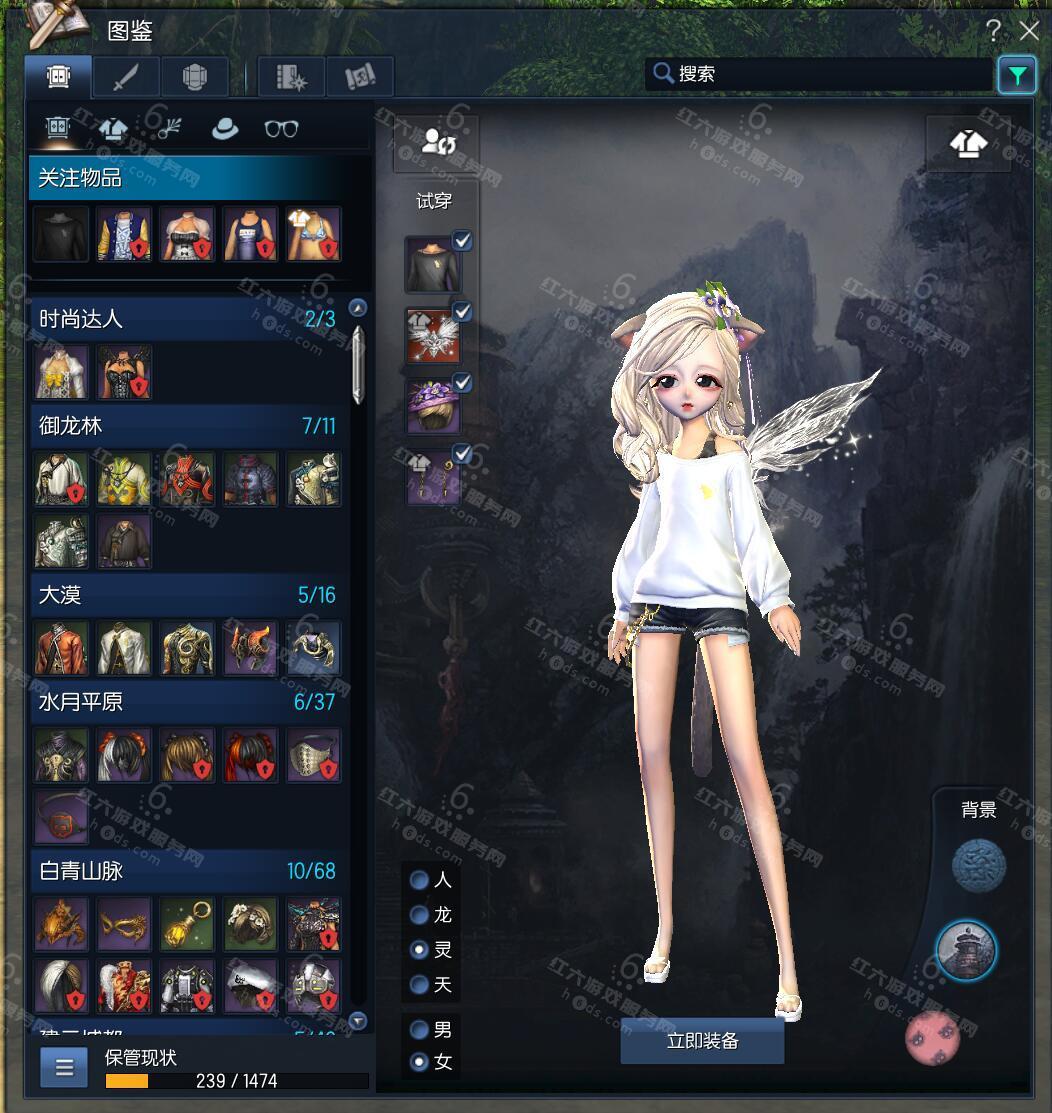
Task: Click the character swap button above 试穿
Action: (437, 142)
